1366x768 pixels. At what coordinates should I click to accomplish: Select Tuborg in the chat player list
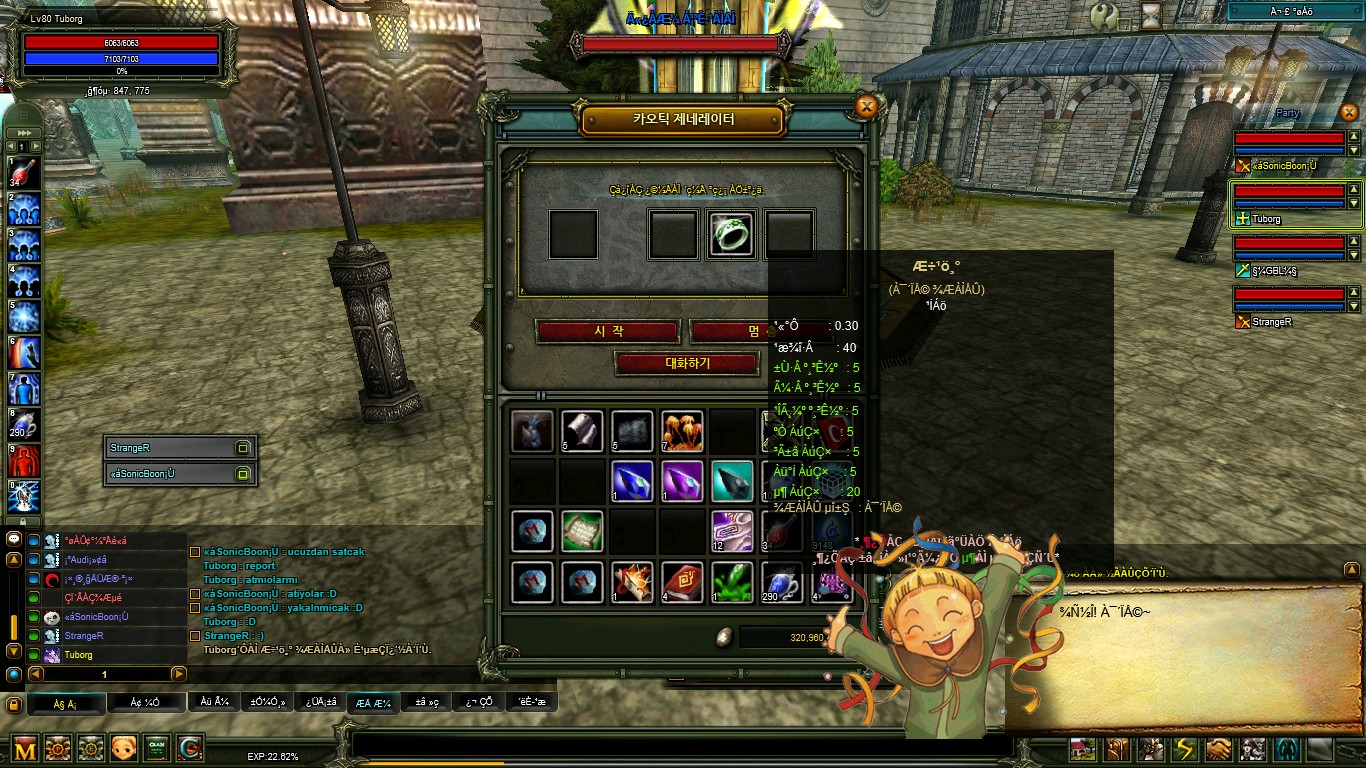pos(78,655)
